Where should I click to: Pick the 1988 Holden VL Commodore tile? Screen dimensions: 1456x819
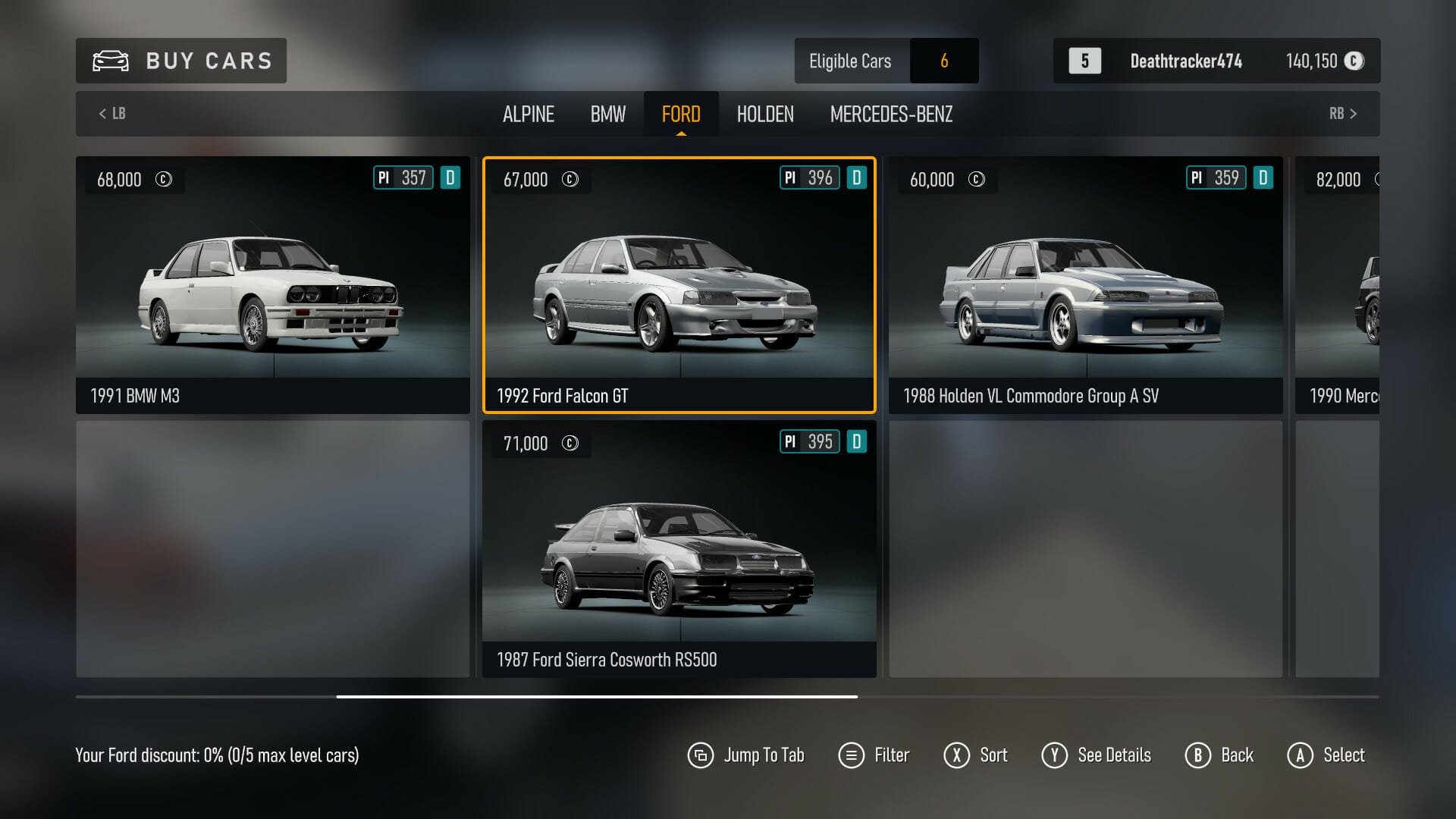tap(1085, 284)
